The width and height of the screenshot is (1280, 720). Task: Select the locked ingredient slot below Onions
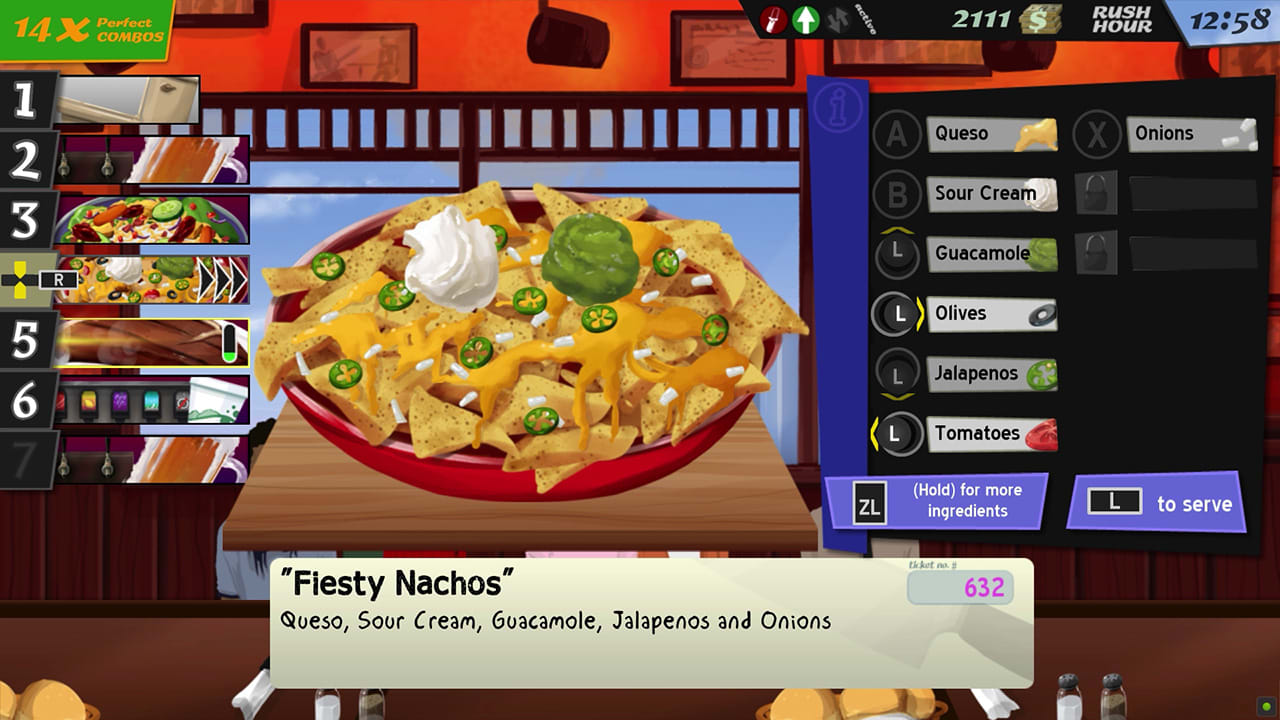click(x=1097, y=193)
